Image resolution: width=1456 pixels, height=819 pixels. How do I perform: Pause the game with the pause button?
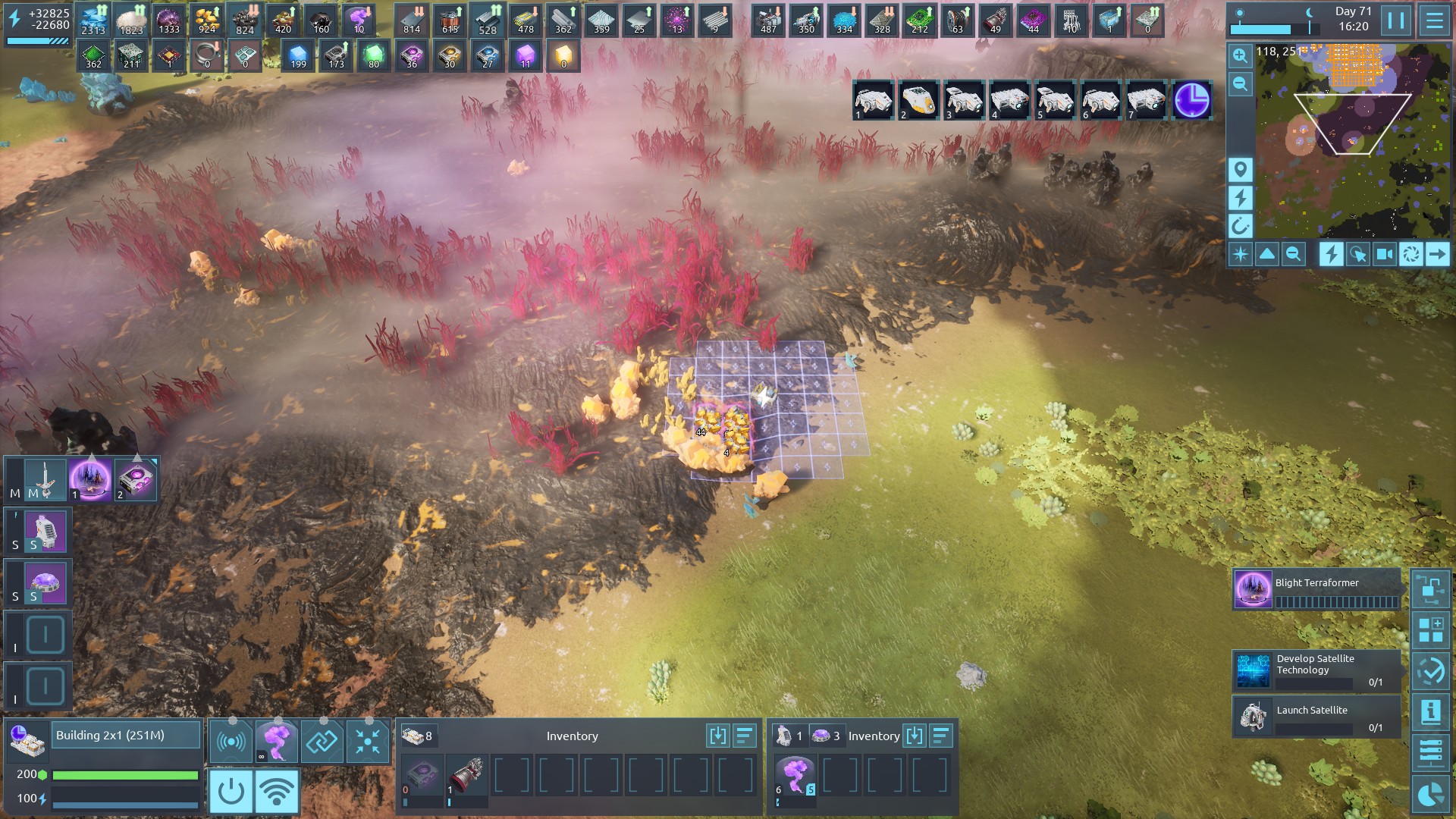click(1396, 20)
